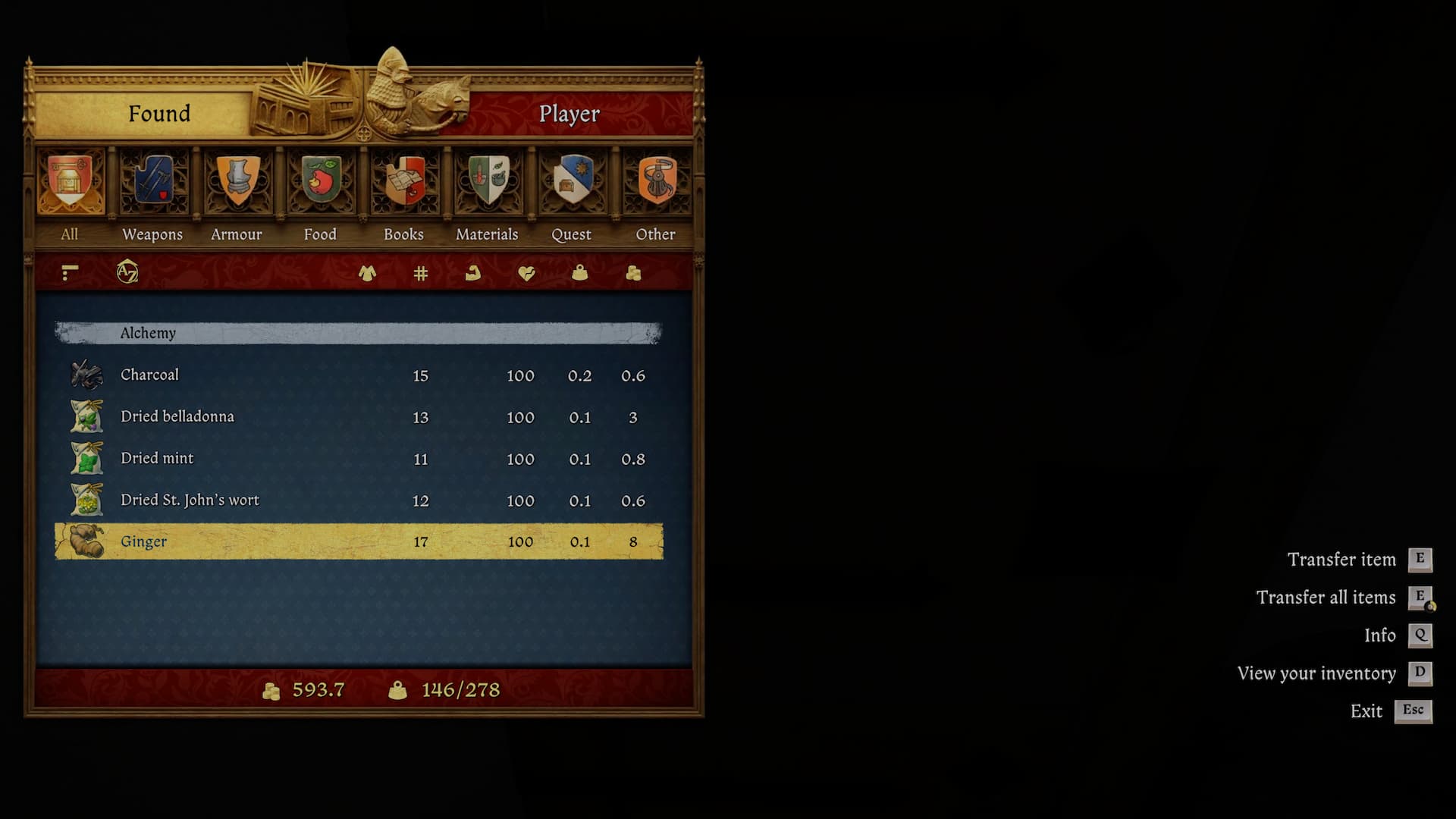Screen dimensions: 1456x819
Task: Select the Food category shield
Action: pos(320,182)
